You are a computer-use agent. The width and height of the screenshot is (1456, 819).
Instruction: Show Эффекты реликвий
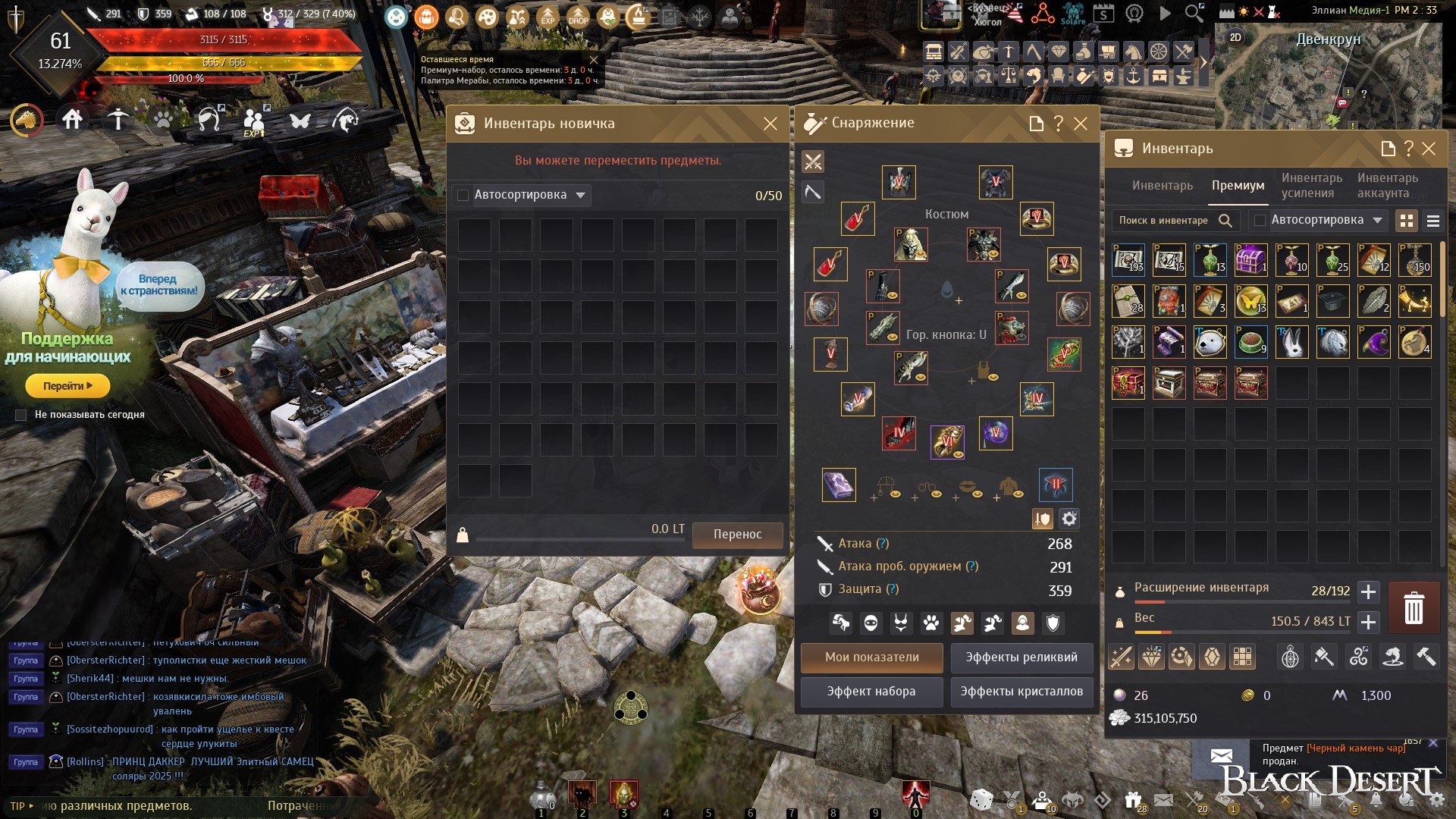[1021, 657]
